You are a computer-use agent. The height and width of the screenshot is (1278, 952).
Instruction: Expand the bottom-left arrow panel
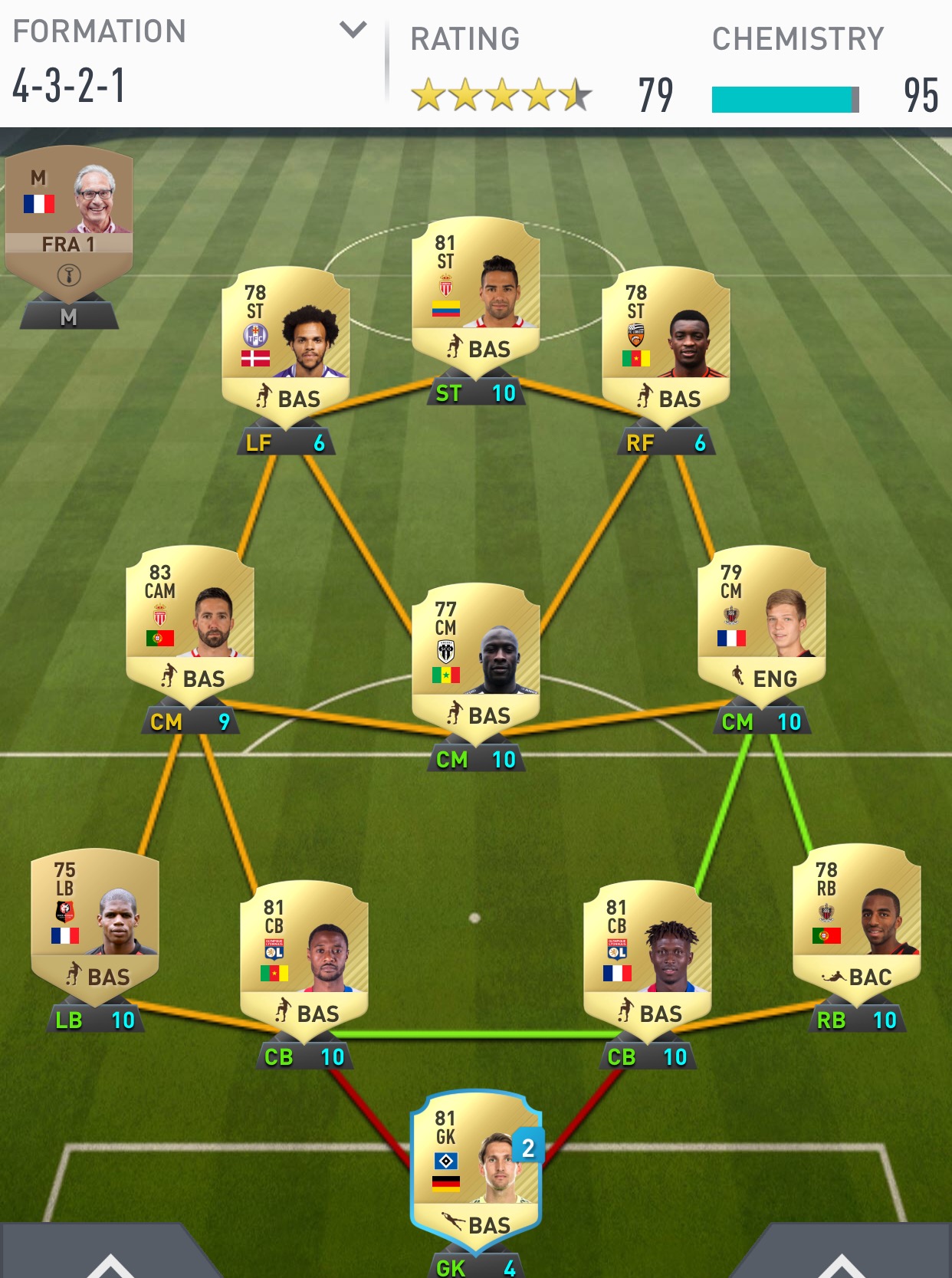(x=110, y=1263)
